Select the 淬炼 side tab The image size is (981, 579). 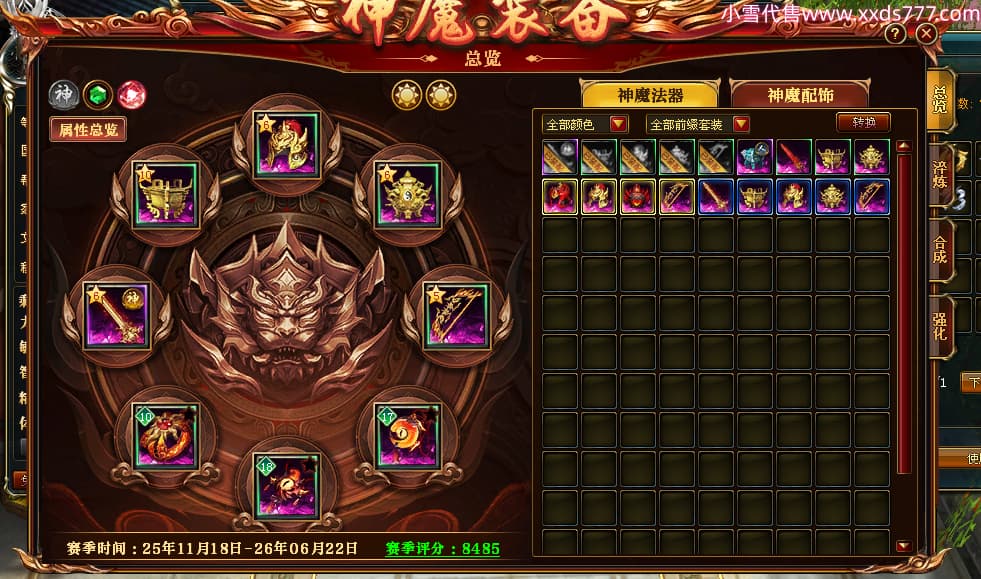pos(940,173)
